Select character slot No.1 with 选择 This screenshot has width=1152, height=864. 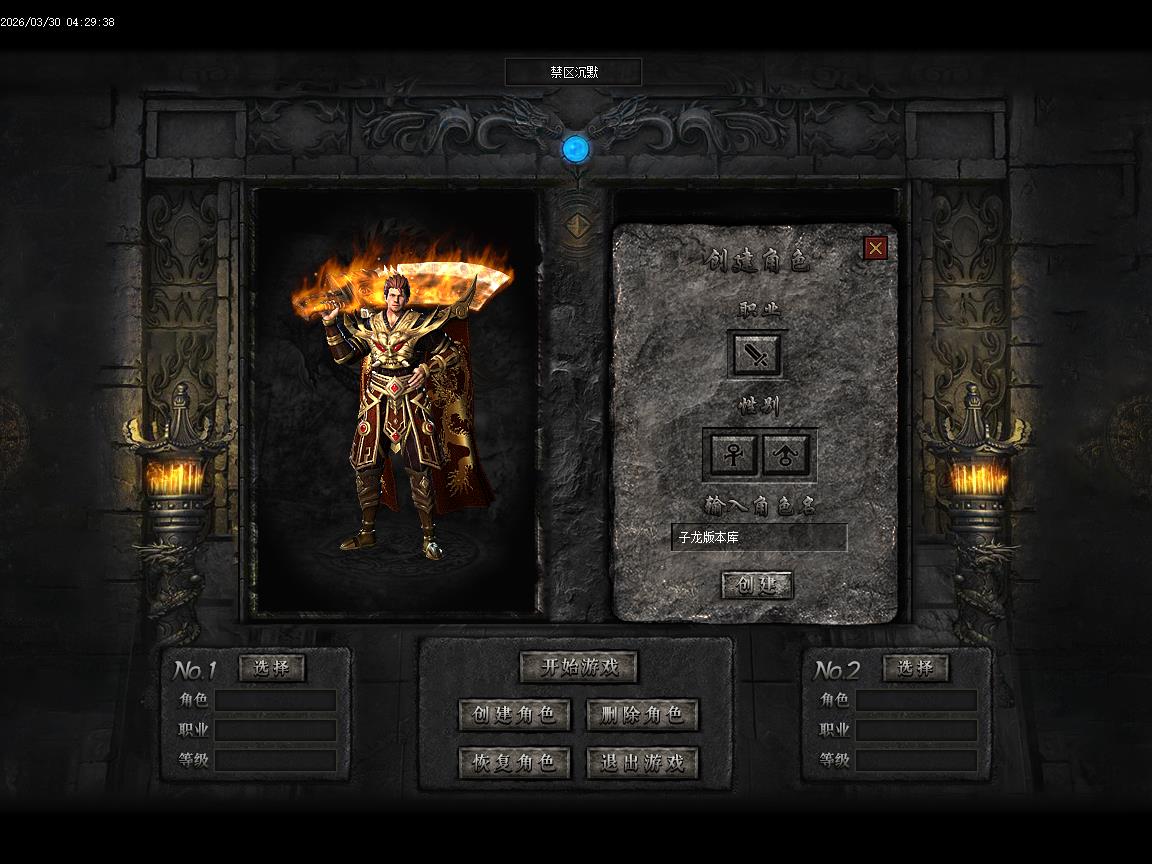click(x=272, y=668)
